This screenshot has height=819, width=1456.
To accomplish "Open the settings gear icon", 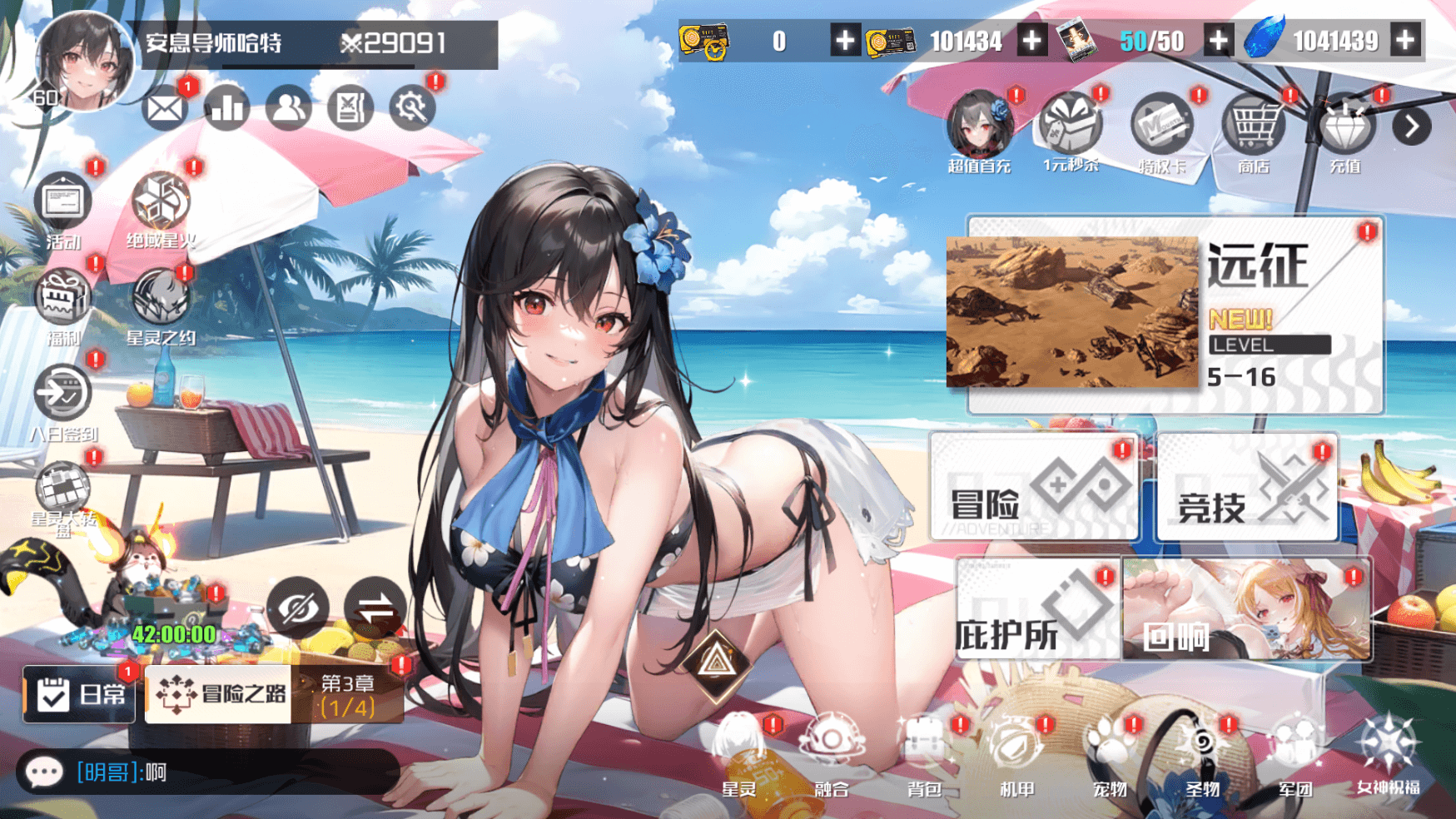I will (x=411, y=107).
